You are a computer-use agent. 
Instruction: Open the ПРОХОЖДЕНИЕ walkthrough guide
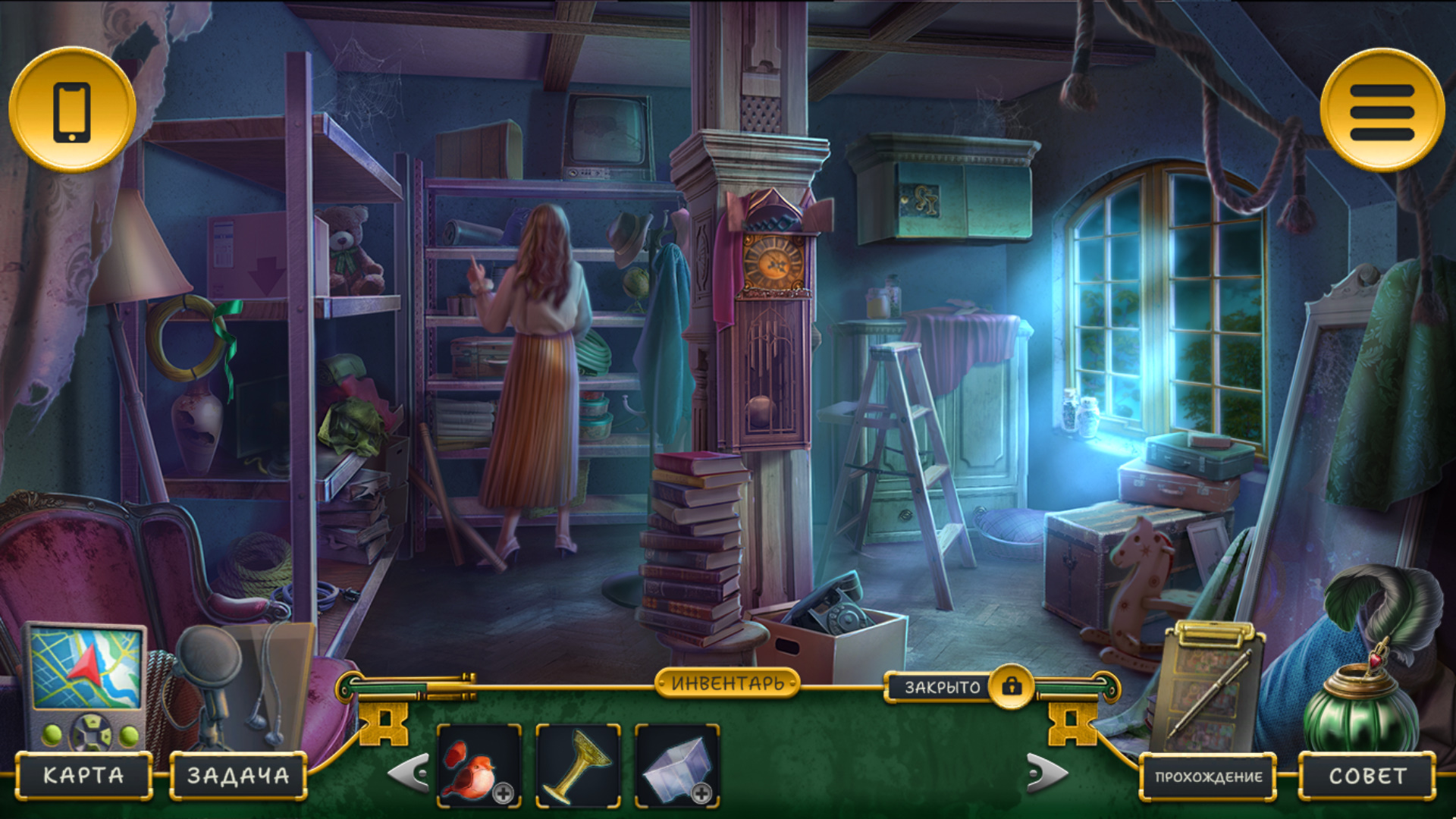1208,777
